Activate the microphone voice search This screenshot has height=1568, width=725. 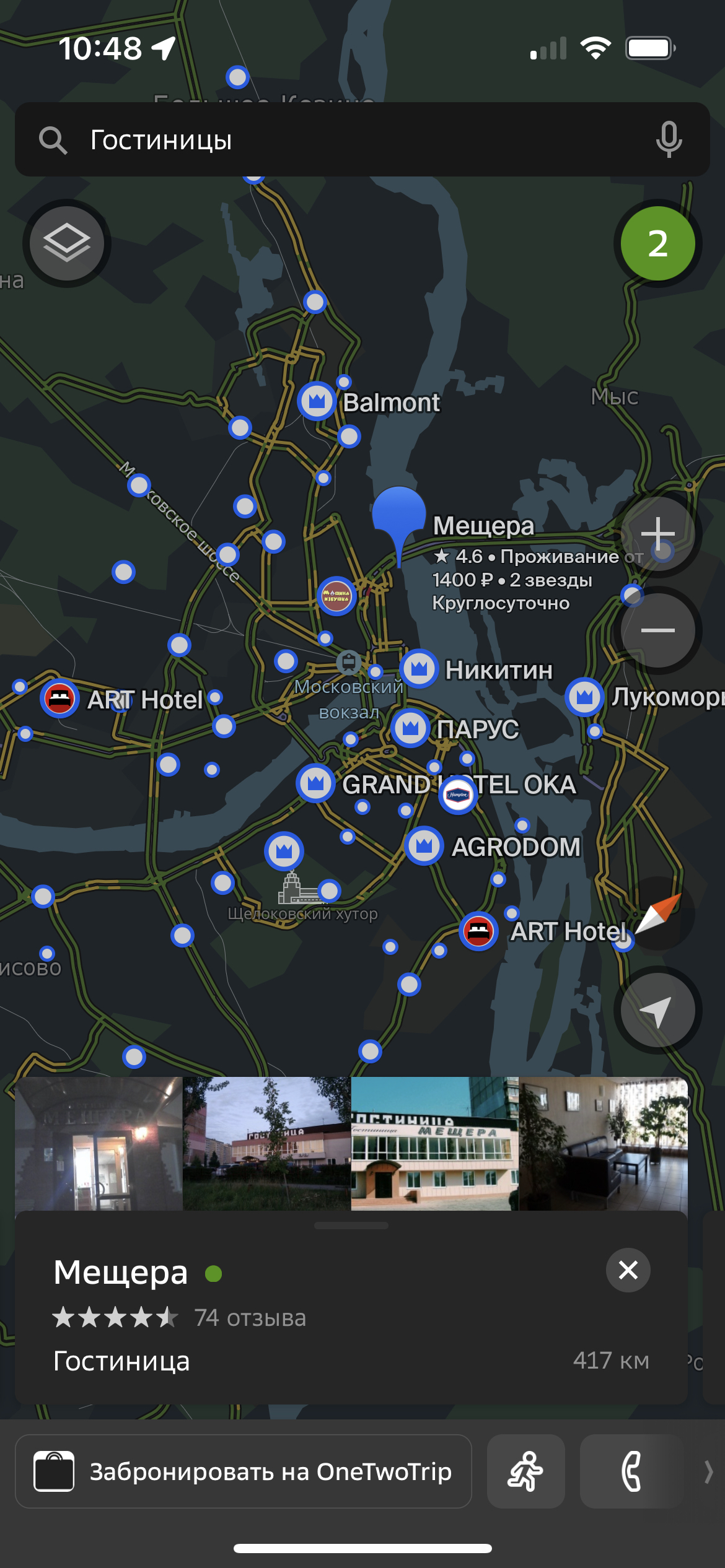point(669,140)
